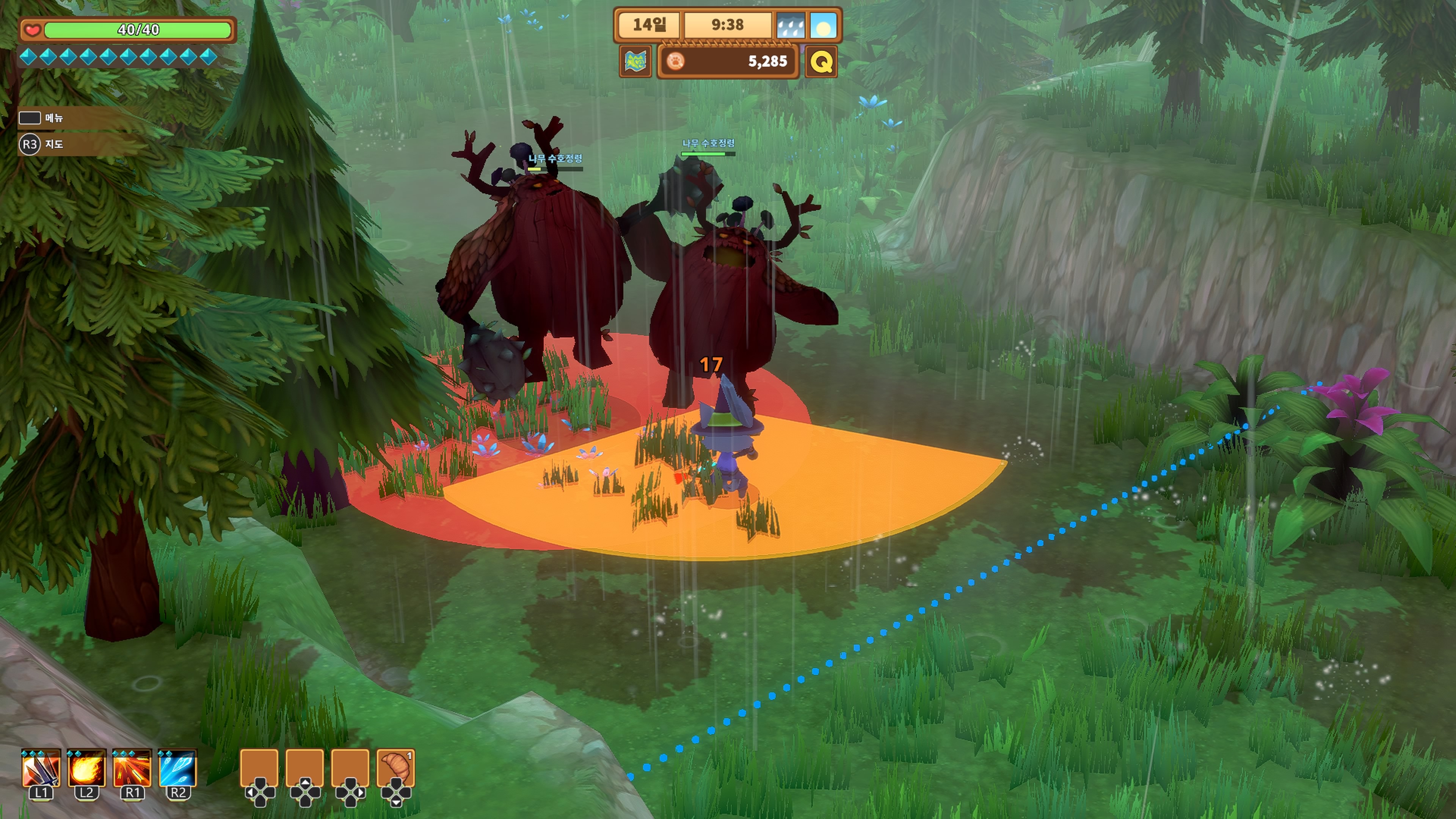The height and width of the screenshot is (819, 1456).
Task: Use the croissant in the item slot
Action: point(395,767)
